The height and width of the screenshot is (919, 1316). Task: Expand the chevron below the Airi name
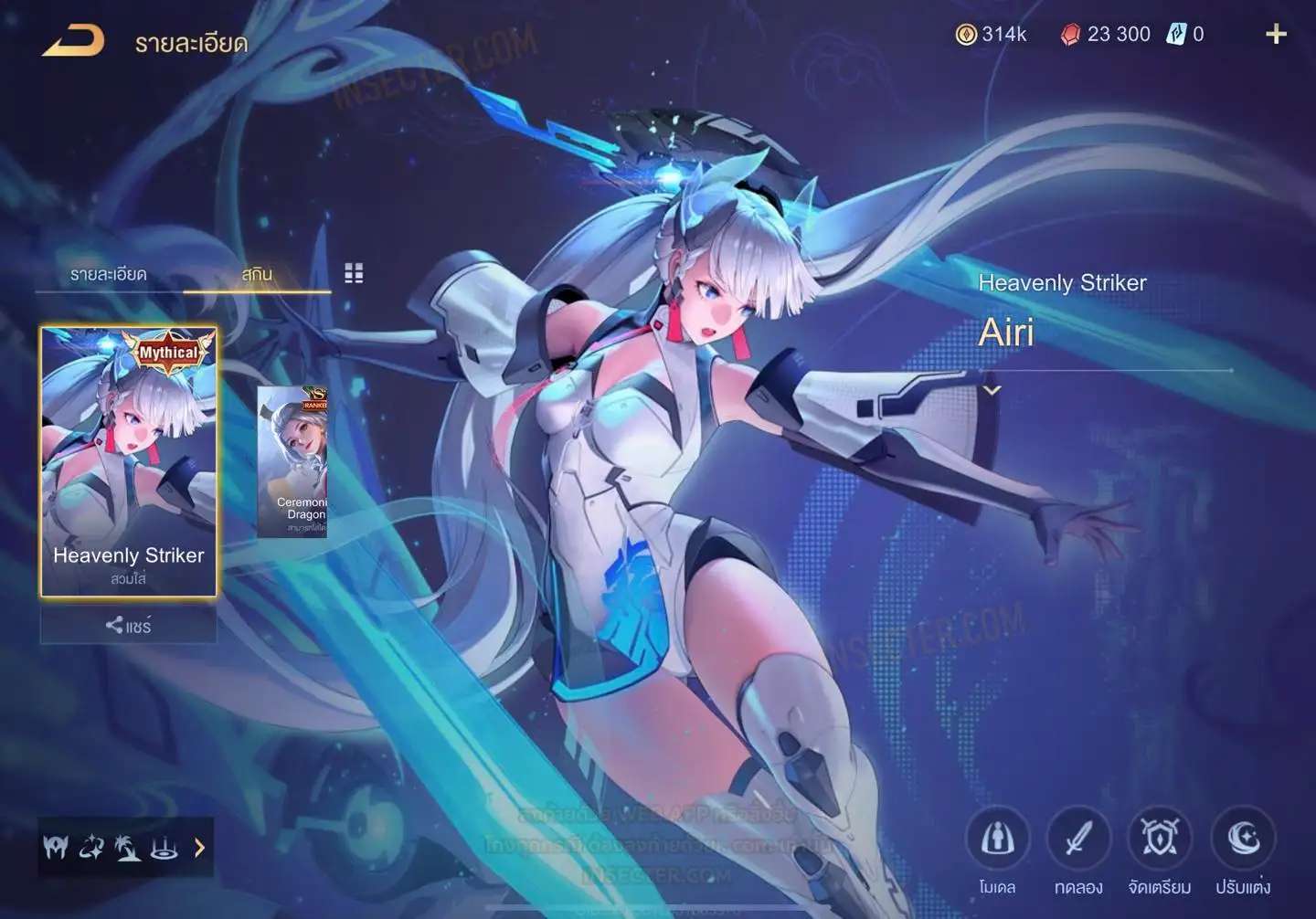992,390
